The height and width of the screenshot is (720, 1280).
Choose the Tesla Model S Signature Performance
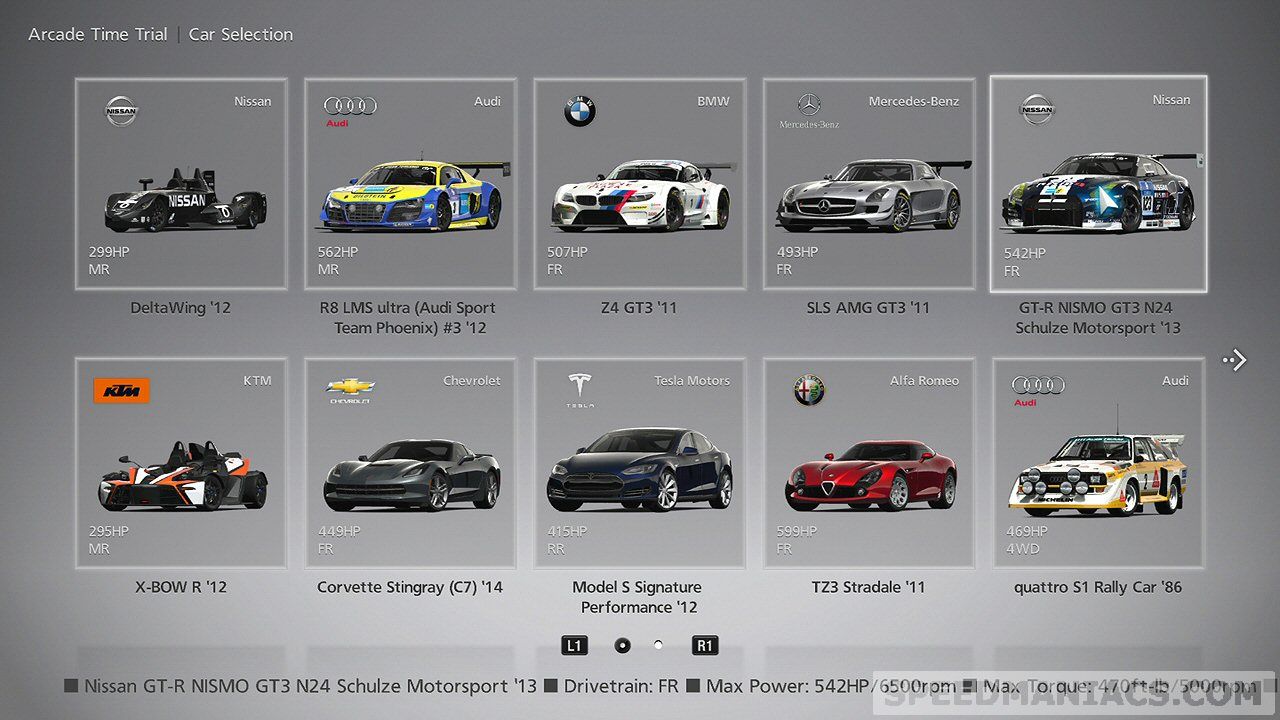click(639, 464)
